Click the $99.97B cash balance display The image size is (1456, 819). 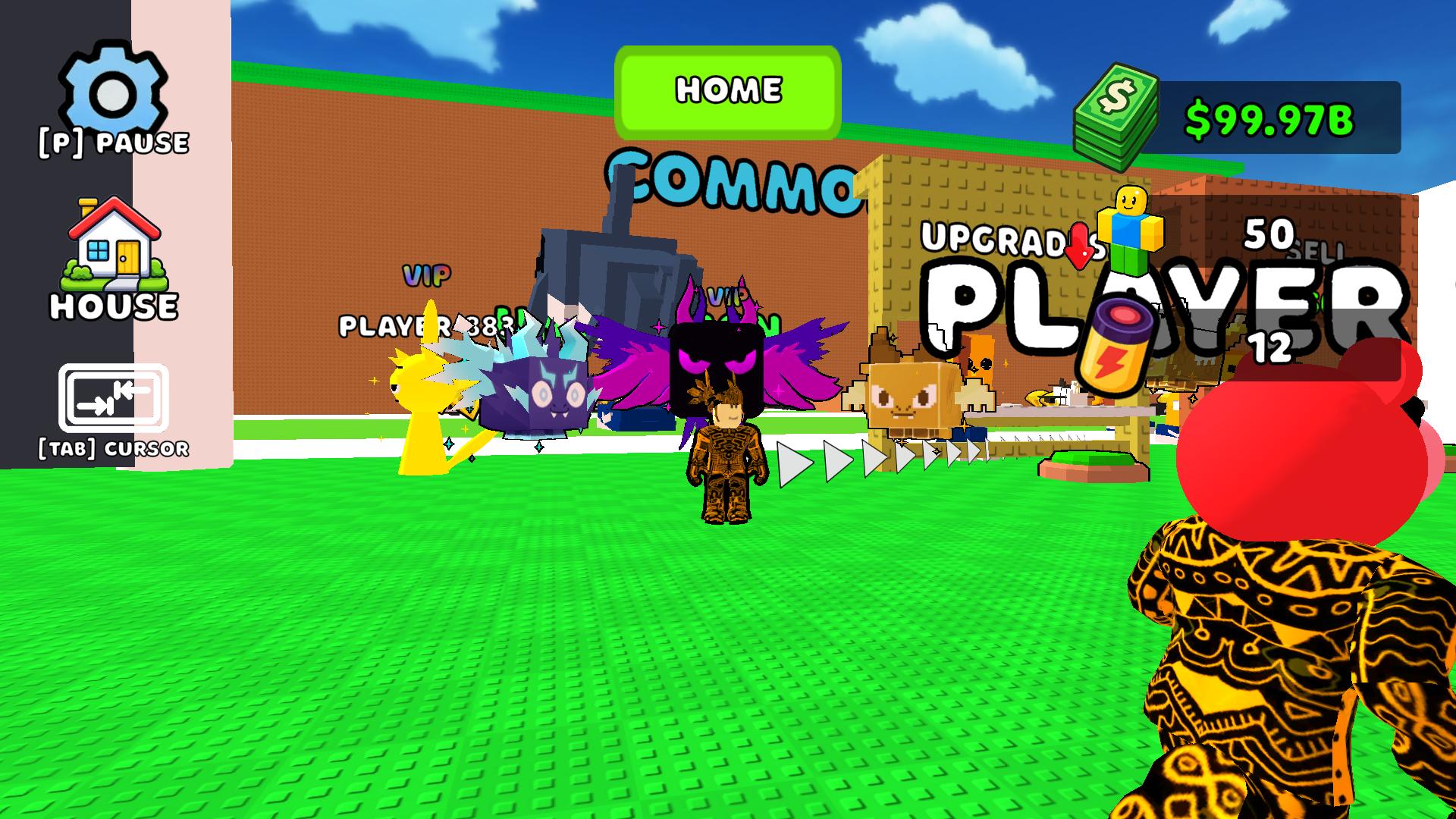(1270, 118)
